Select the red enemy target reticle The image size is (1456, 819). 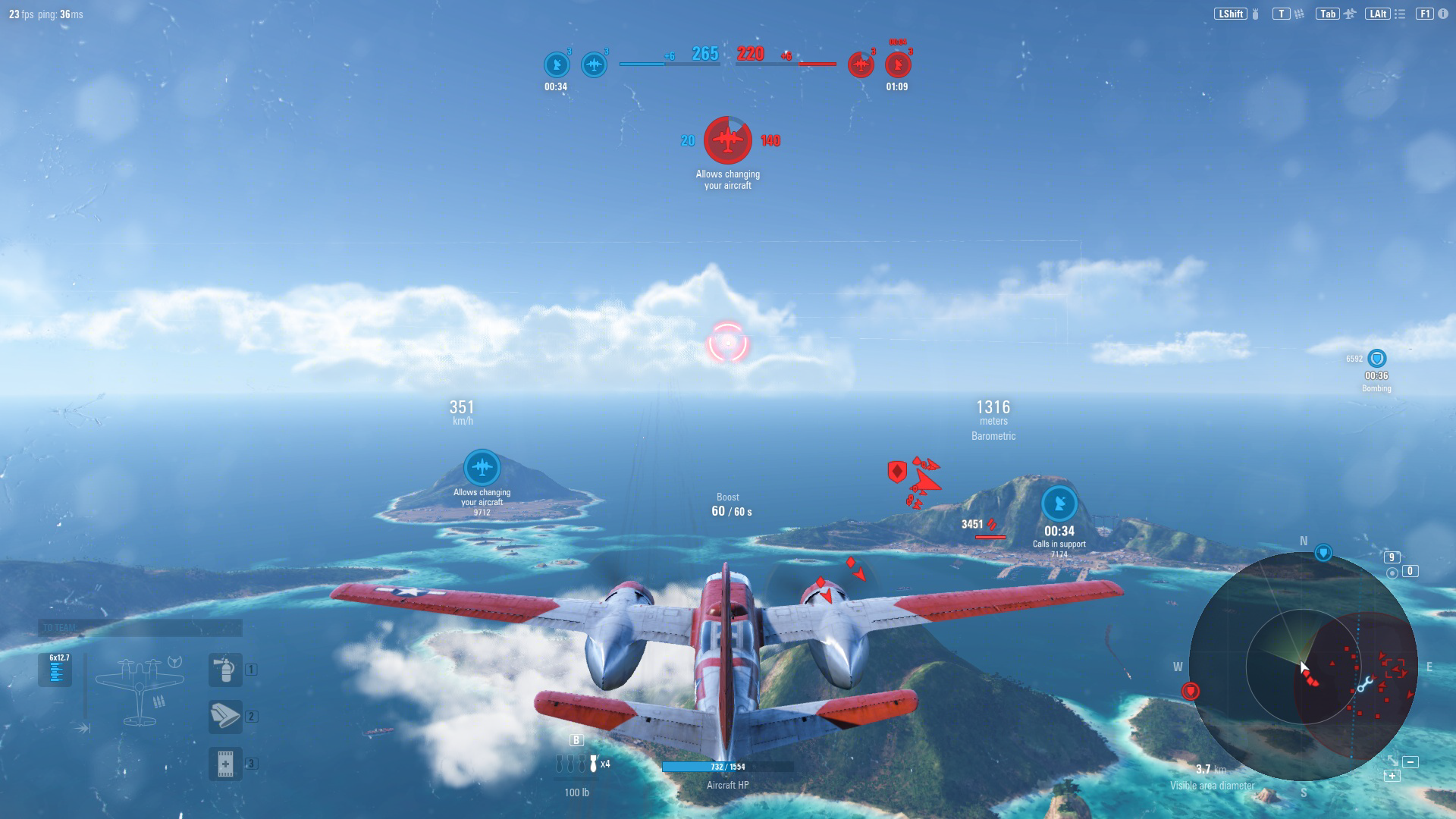728,343
